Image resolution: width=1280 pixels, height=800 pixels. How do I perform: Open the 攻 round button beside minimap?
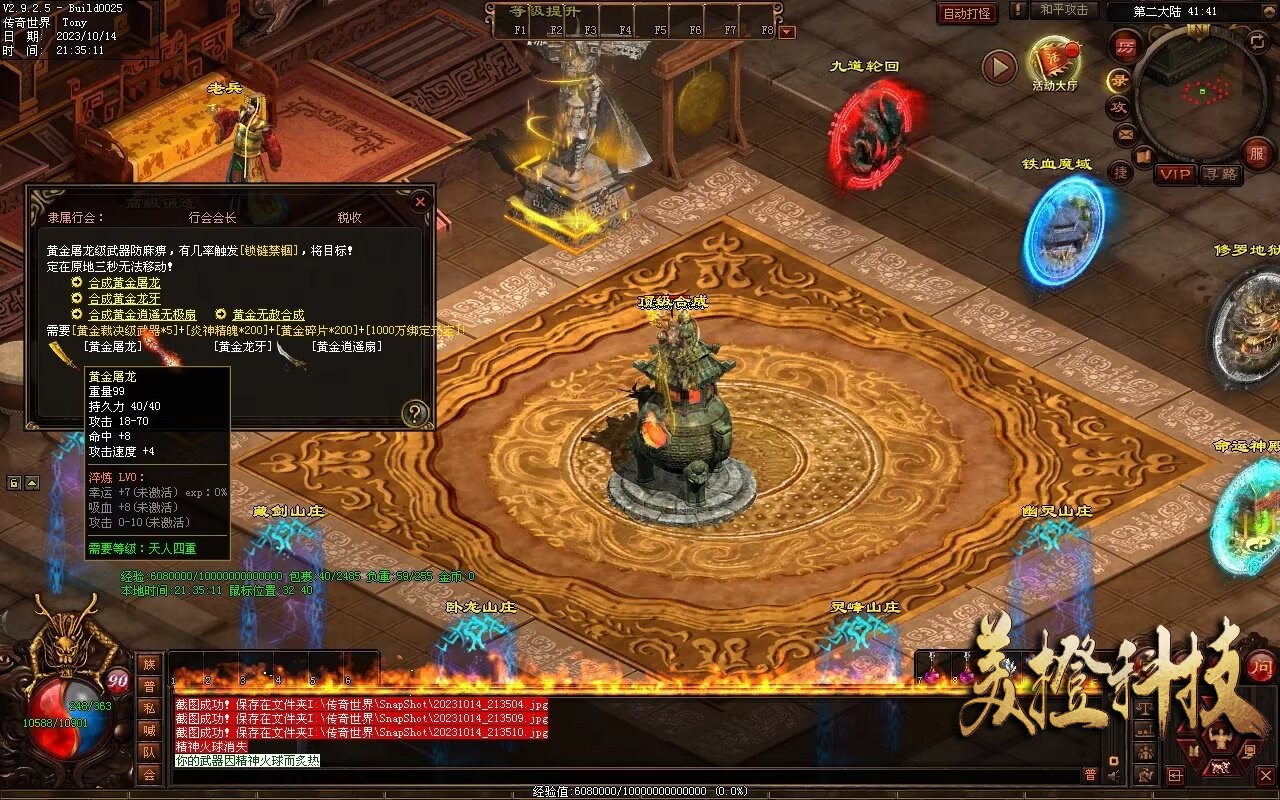click(x=1118, y=107)
